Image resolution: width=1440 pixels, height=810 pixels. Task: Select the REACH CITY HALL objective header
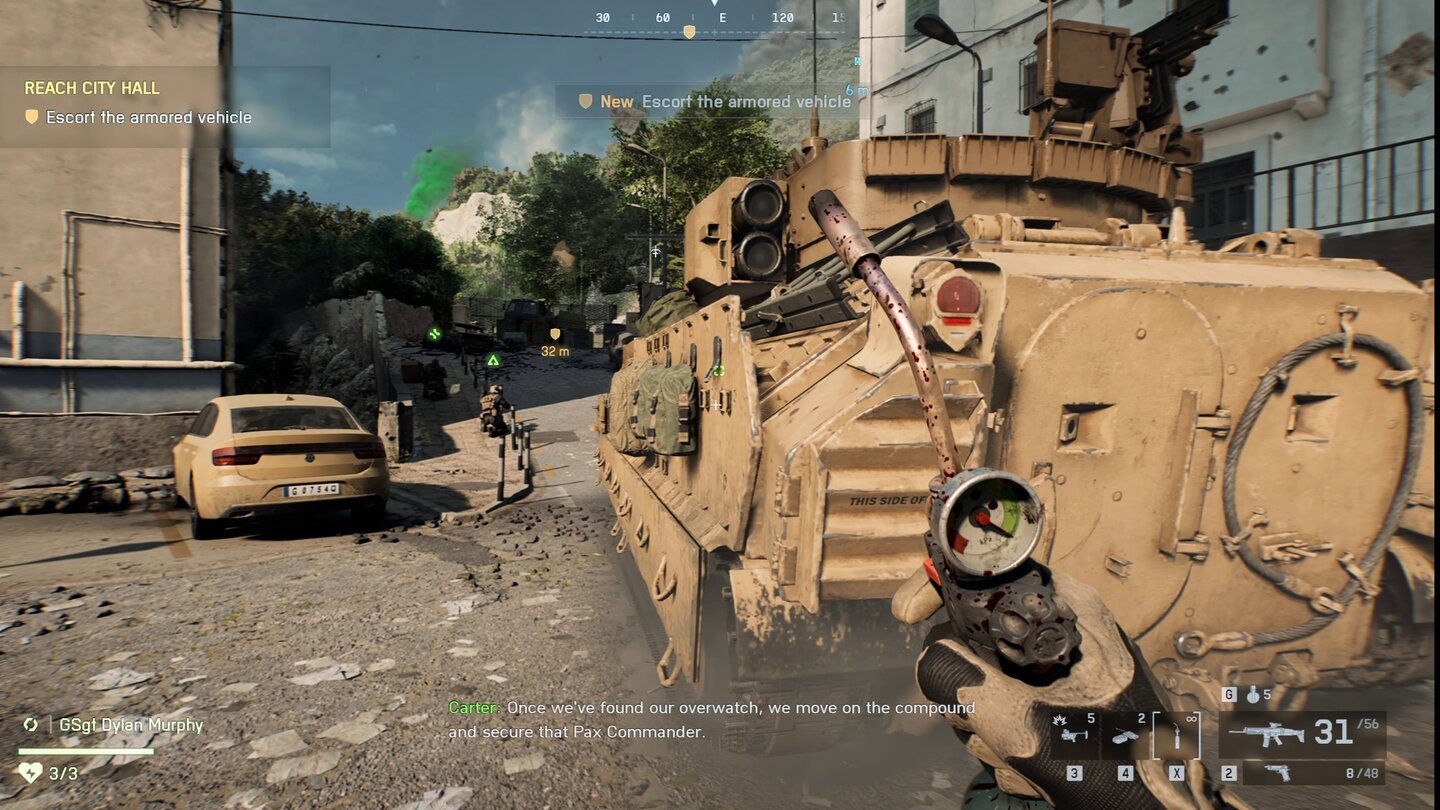tap(92, 88)
